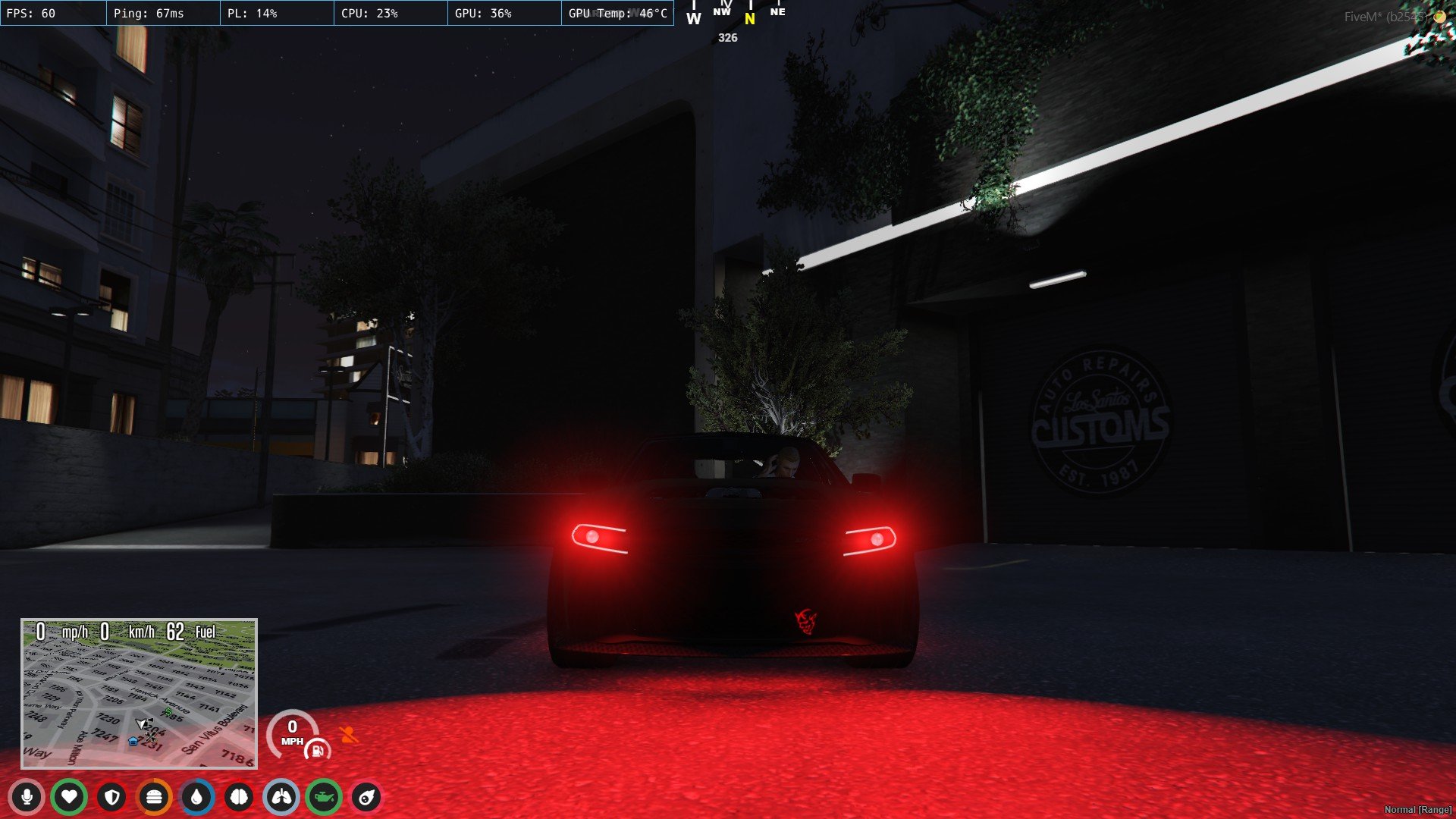Click the green engine oil icon
Viewport: 1456px width, 819px height.
pyautogui.click(x=325, y=797)
